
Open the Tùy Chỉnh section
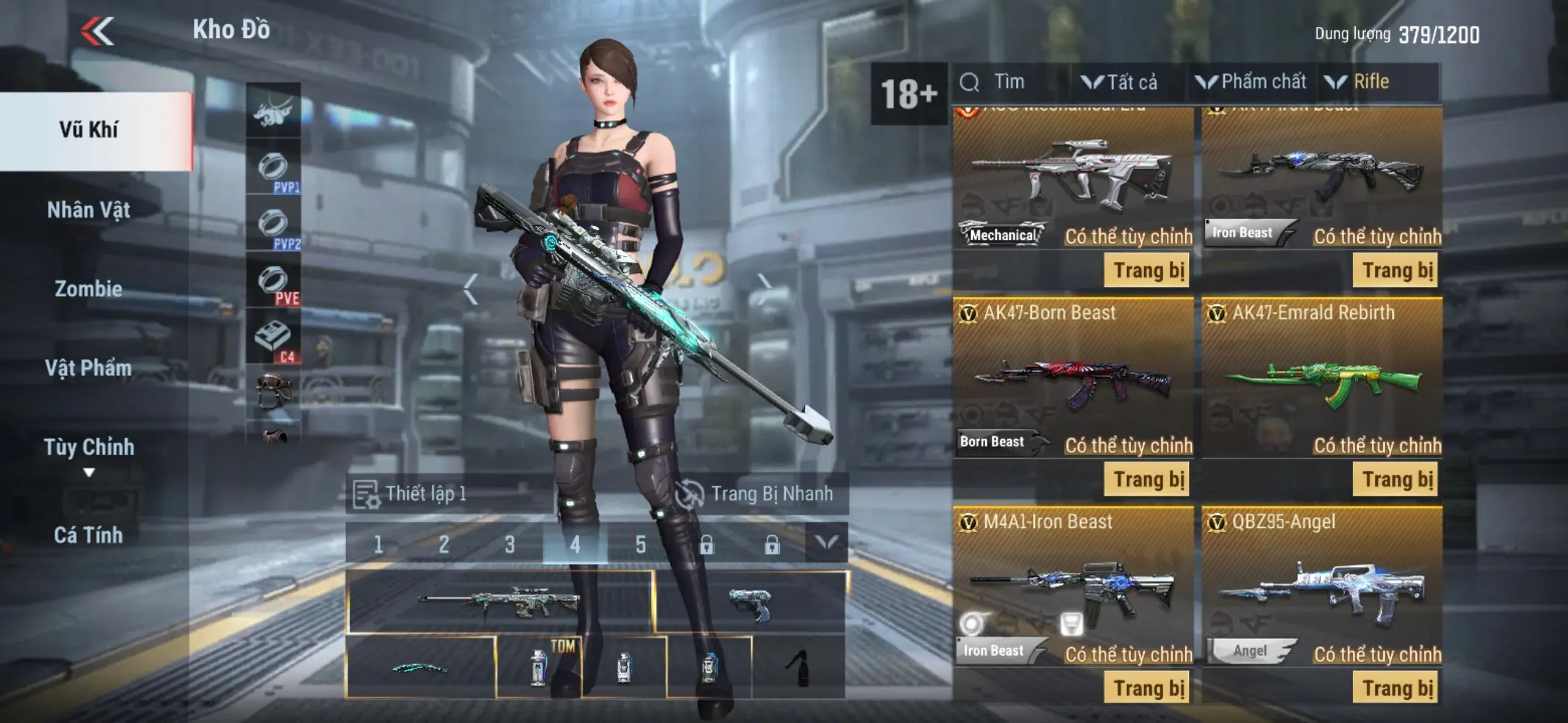tap(89, 448)
